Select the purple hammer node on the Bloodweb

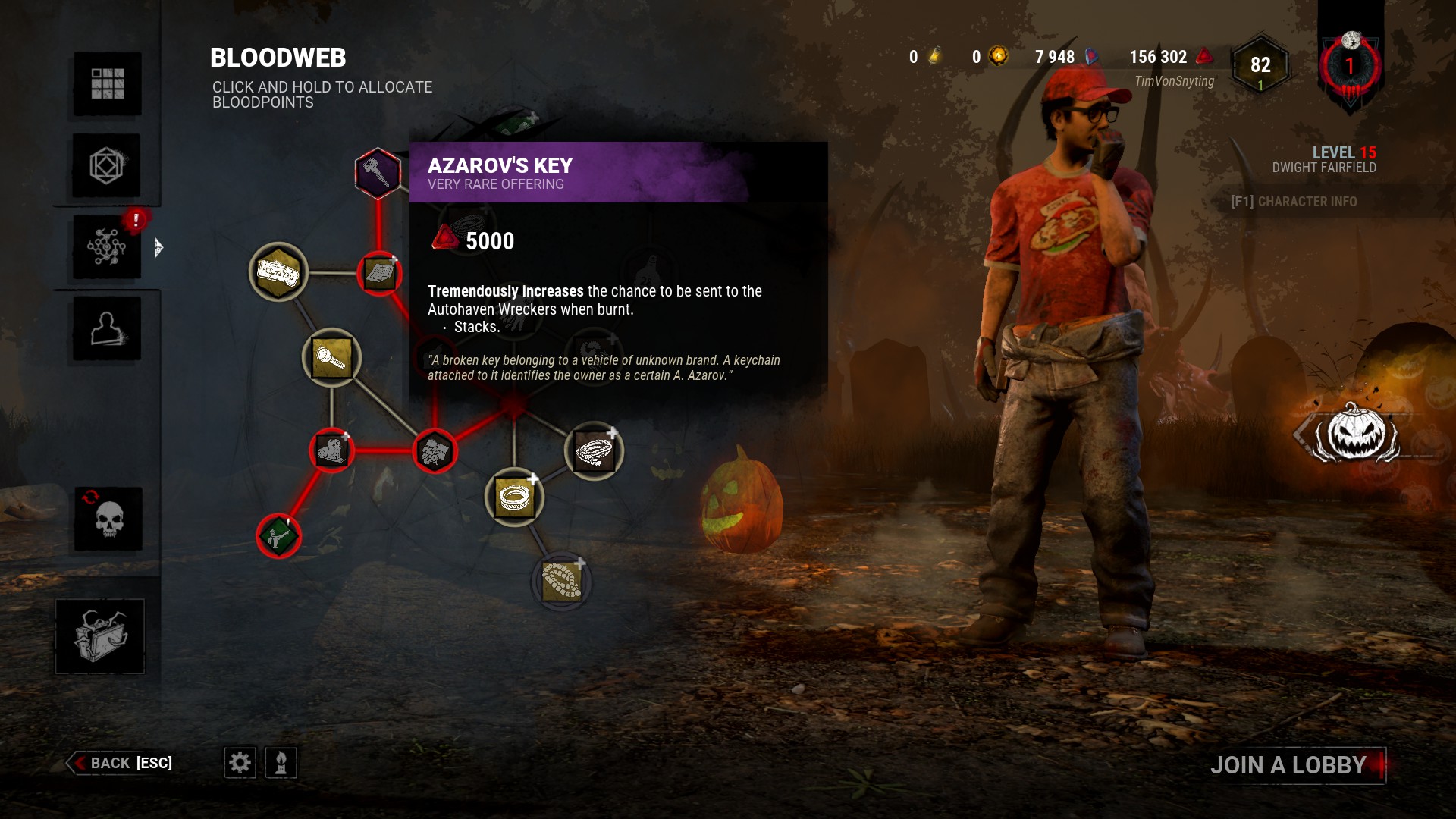click(x=377, y=173)
